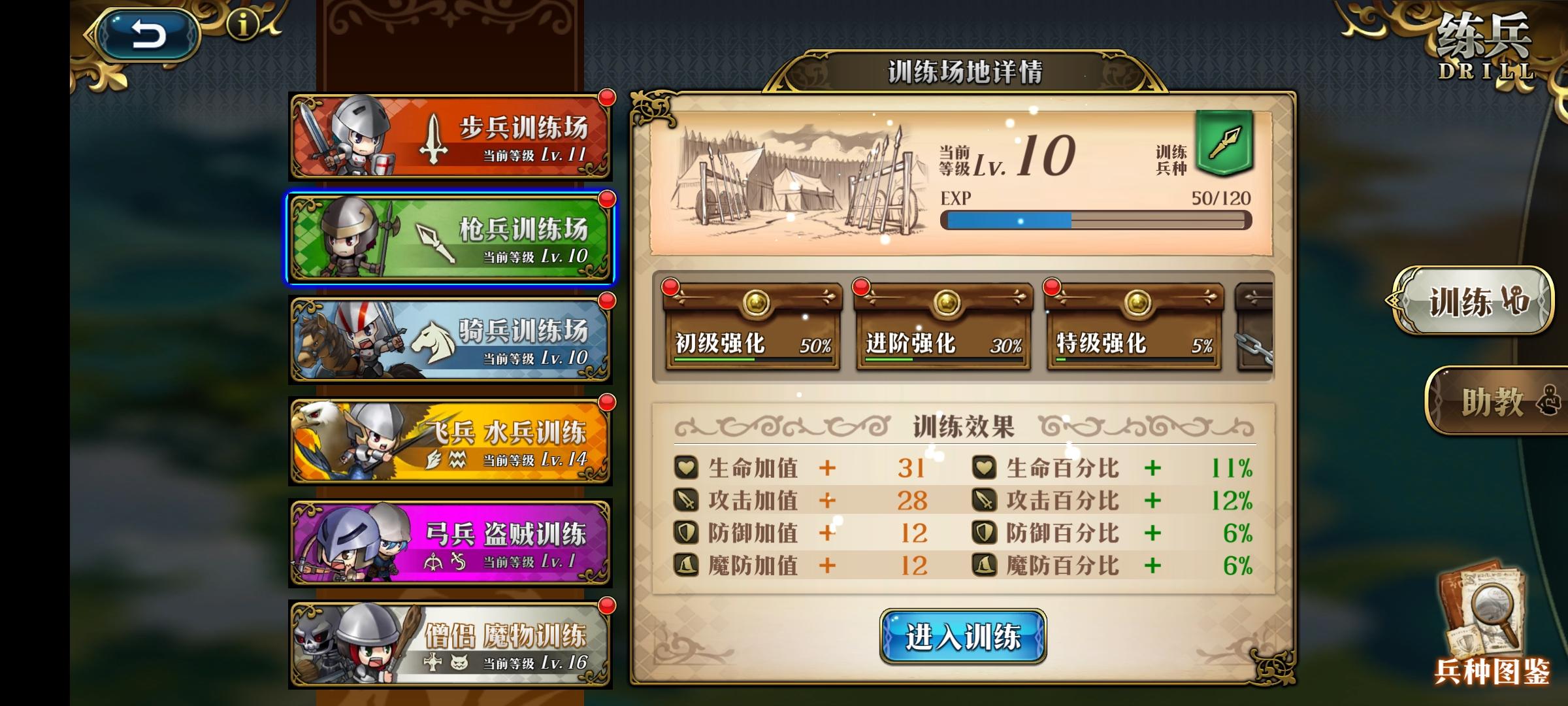Click the red notification dot on 枪兵训练场

tap(608, 200)
